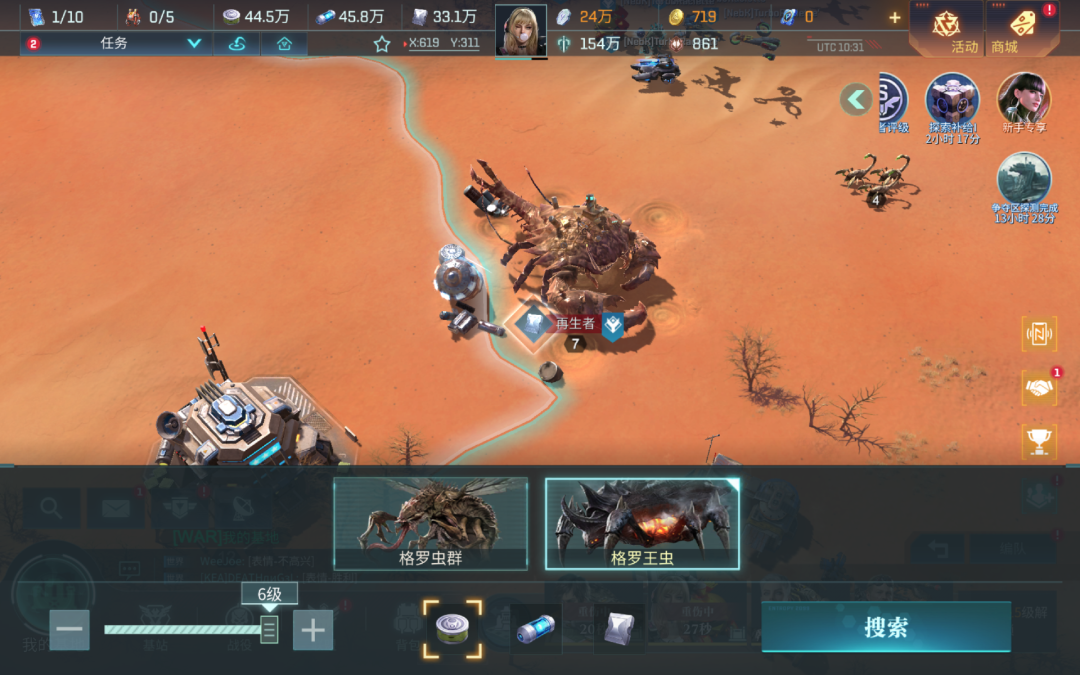Viewport: 1080px width, 675px height.
Task: Select the metal canister resource icon
Action: (x=452, y=629)
